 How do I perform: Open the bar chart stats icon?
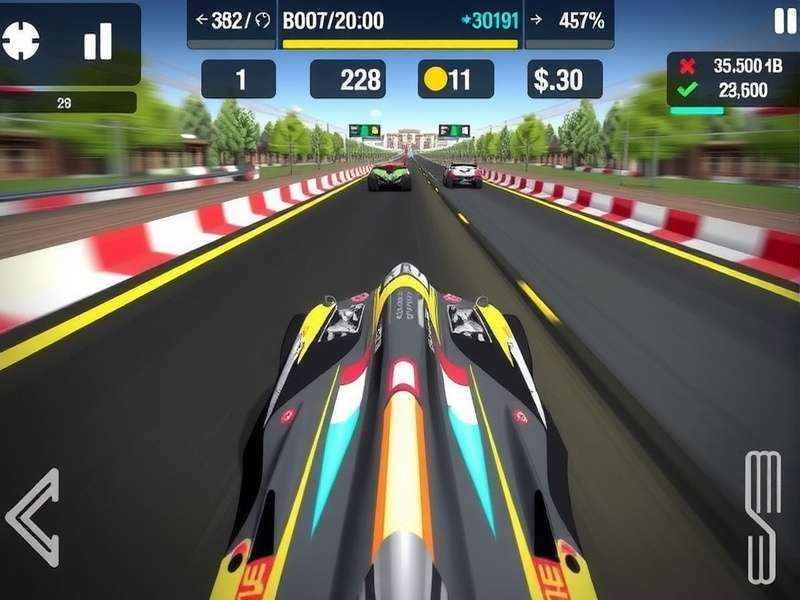coord(98,41)
